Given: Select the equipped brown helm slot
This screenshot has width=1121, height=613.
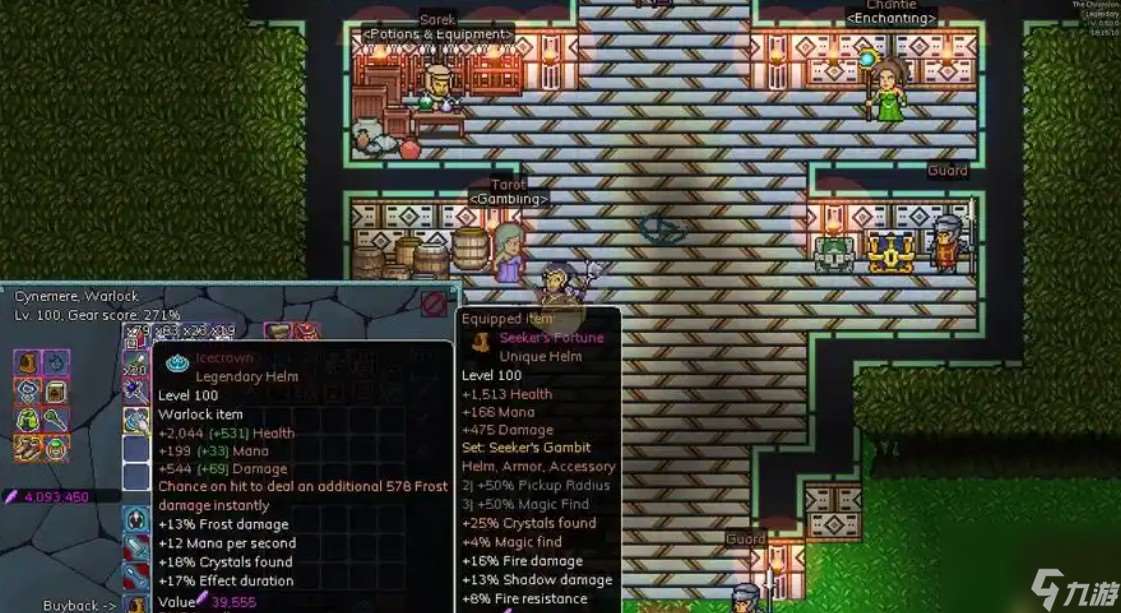Looking at the screenshot, I should [27, 362].
